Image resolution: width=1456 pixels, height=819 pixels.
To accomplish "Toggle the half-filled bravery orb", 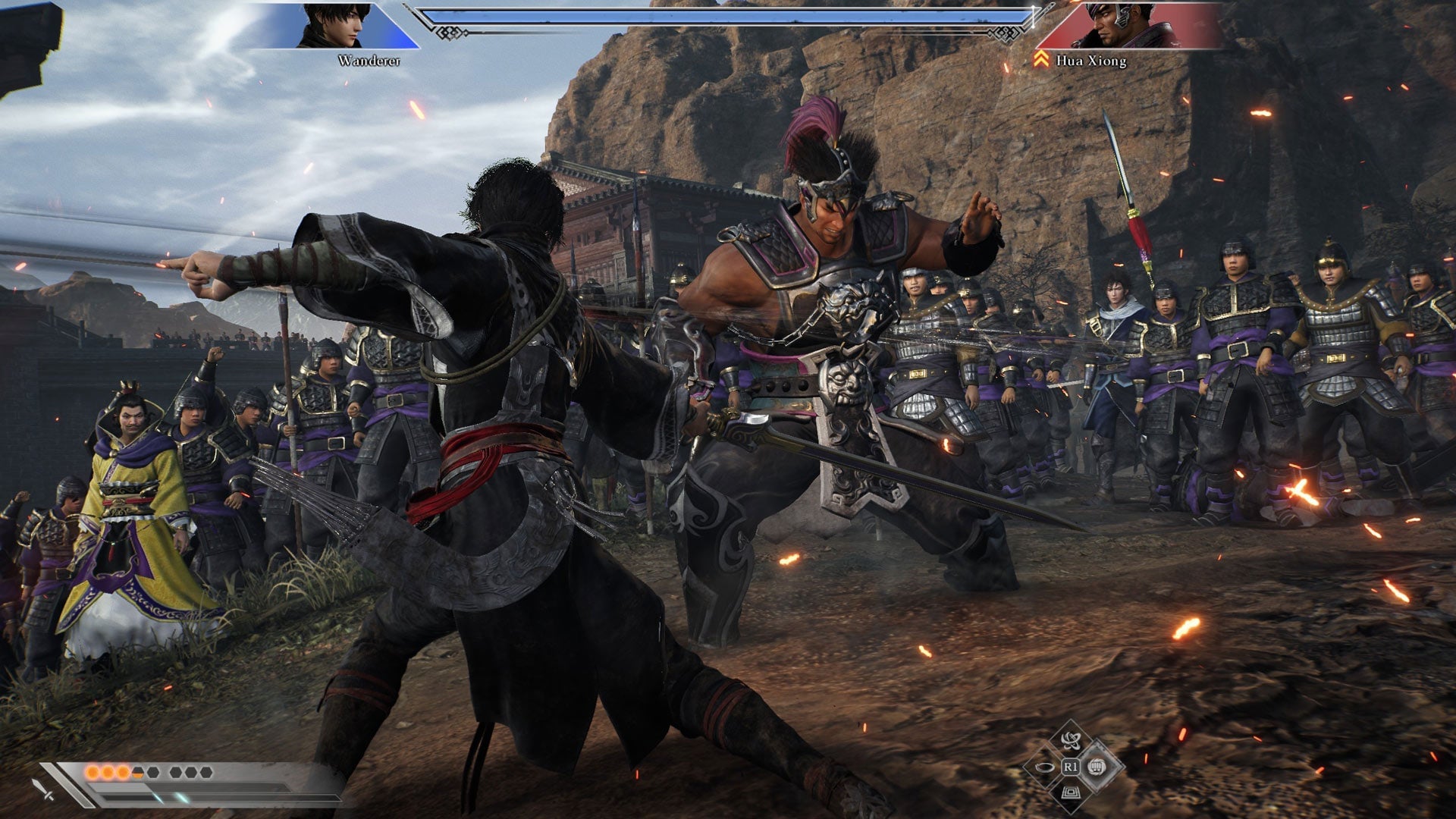I will [x=138, y=772].
